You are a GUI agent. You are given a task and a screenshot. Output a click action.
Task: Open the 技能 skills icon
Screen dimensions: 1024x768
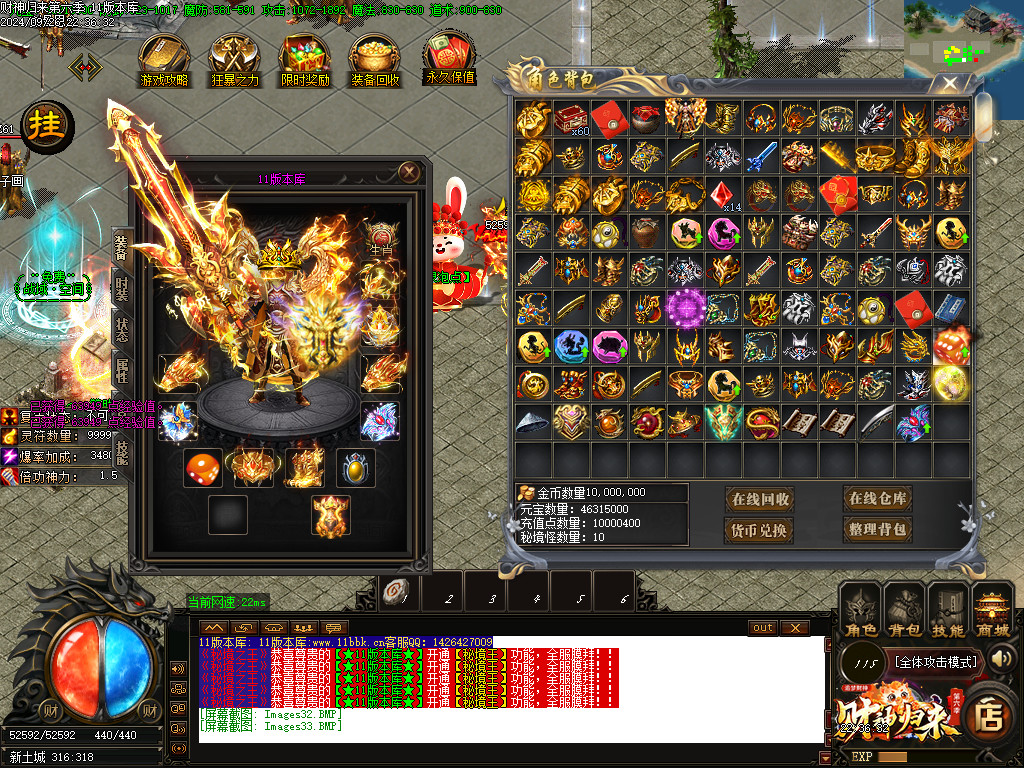pos(949,610)
